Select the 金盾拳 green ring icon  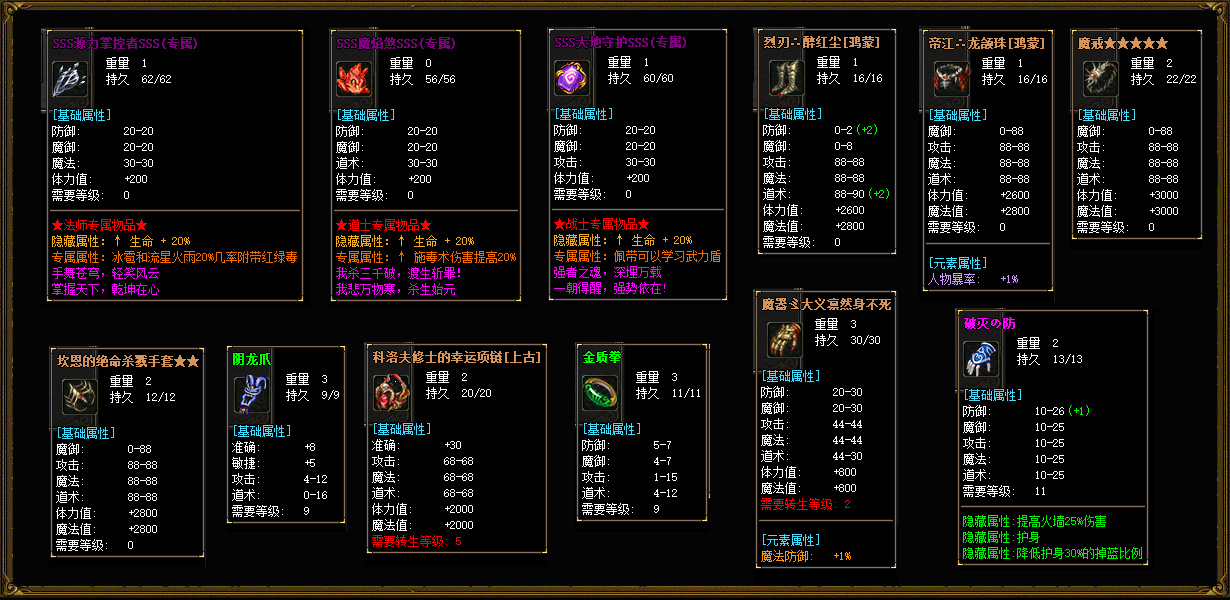coord(600,393)
